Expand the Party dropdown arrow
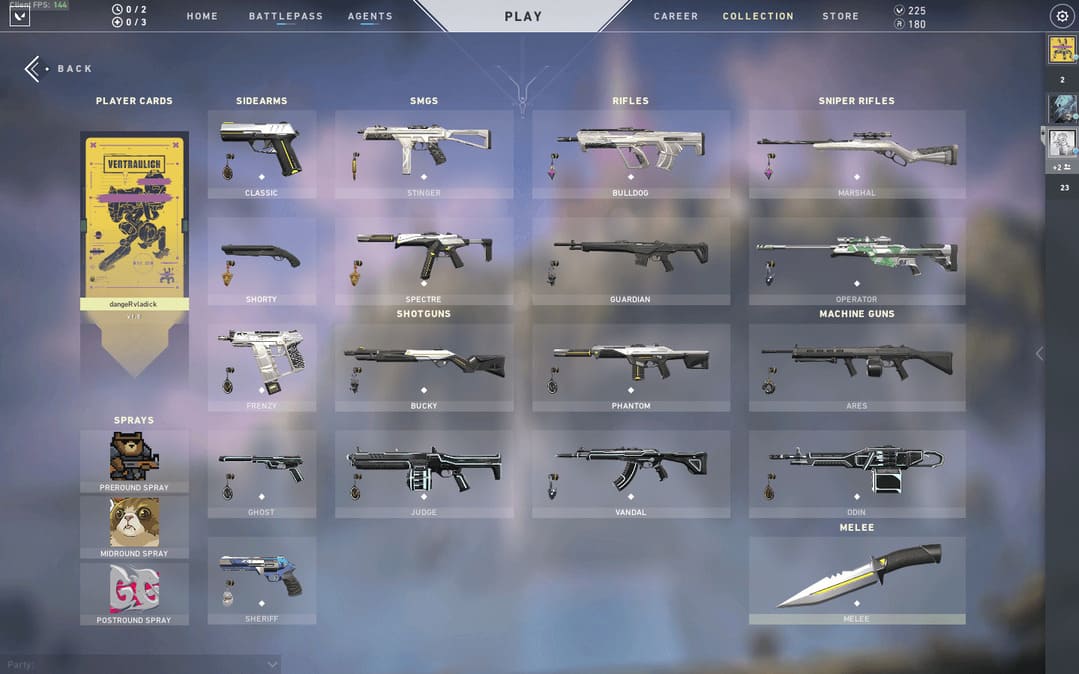The width and height of the screenshot is (1079, 674). pyautogui.click(x=272, y=664)
